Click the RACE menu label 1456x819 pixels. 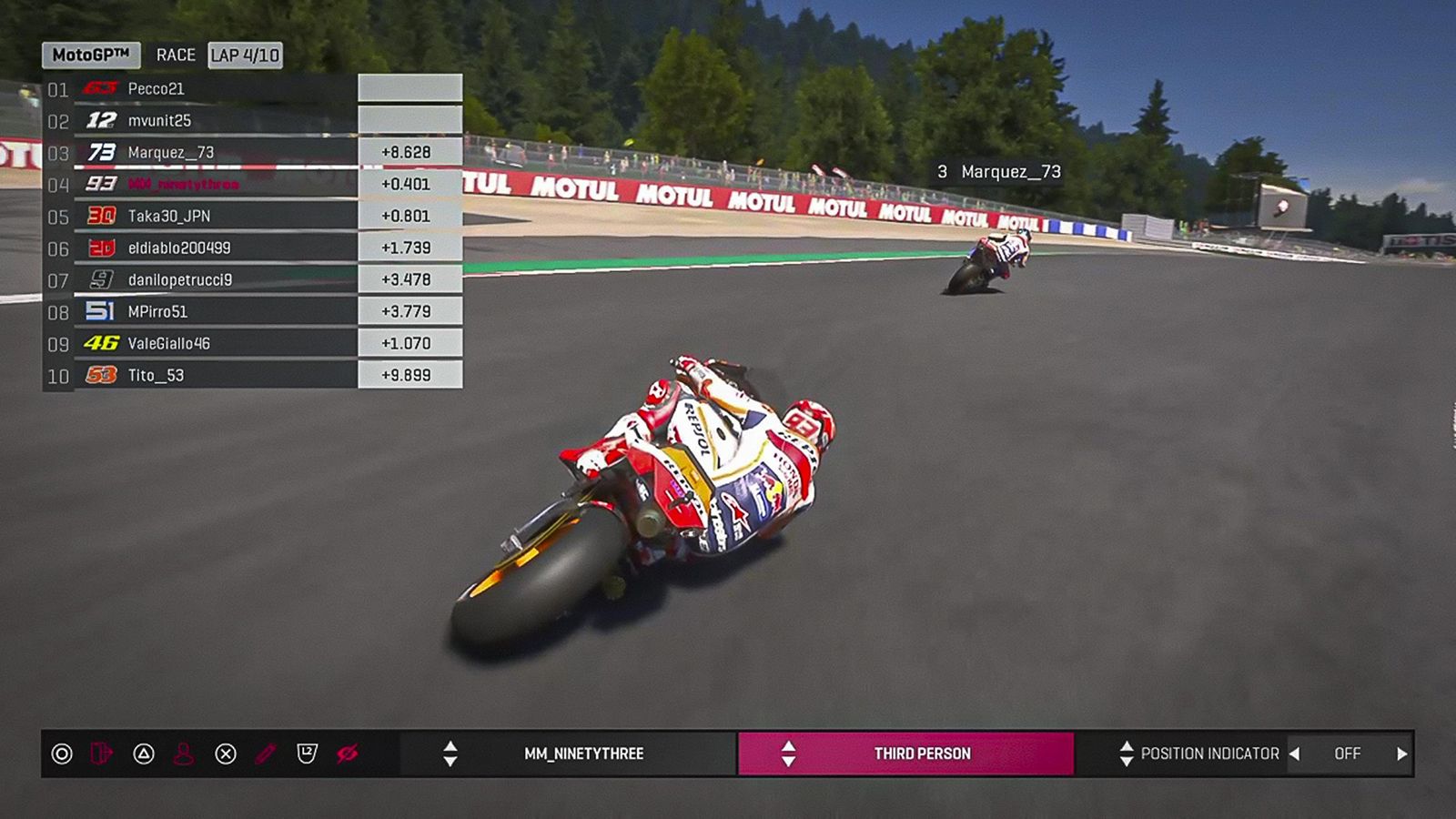pos(177,55)
